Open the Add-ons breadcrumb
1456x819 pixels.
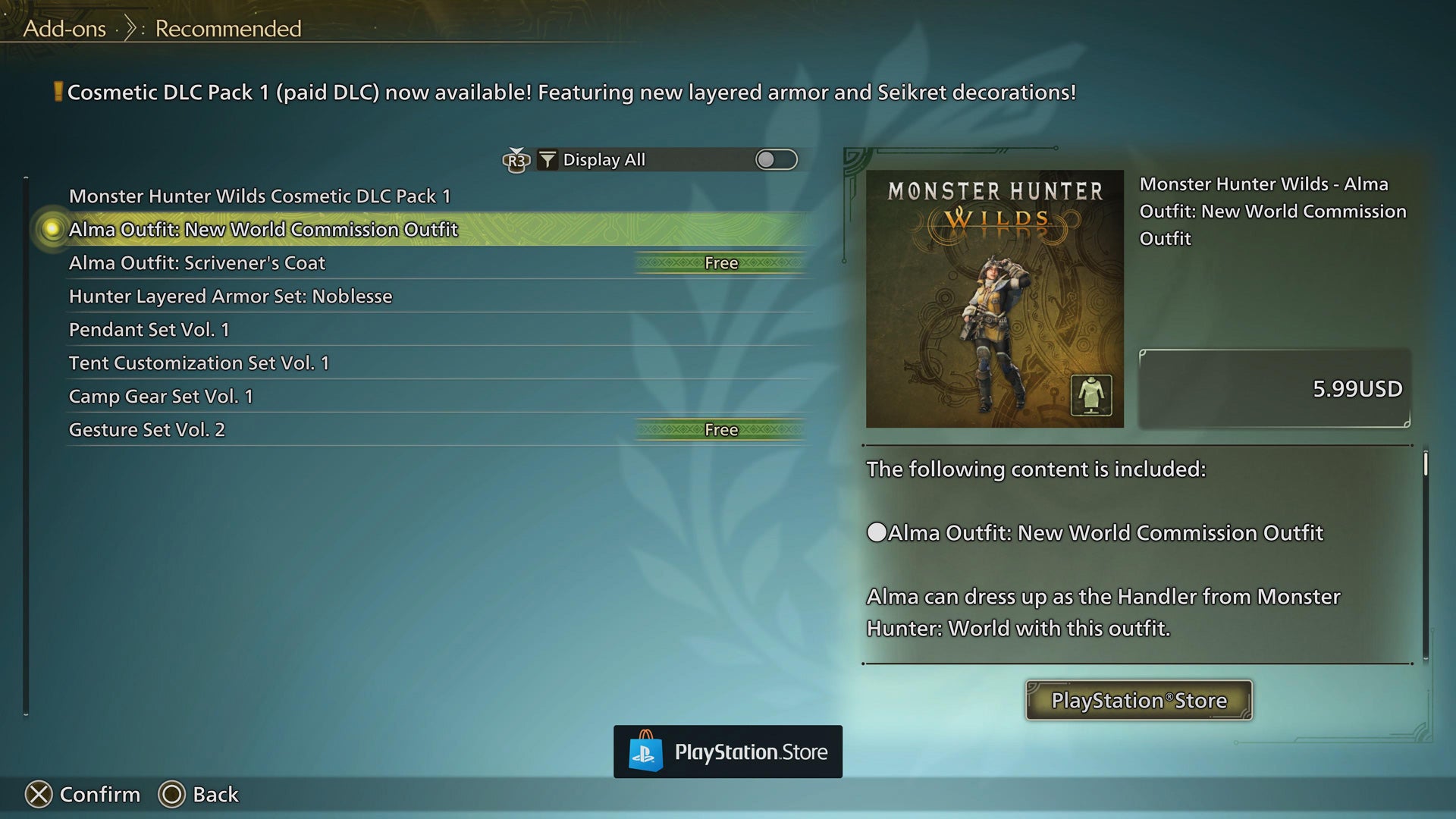(64, 29)
